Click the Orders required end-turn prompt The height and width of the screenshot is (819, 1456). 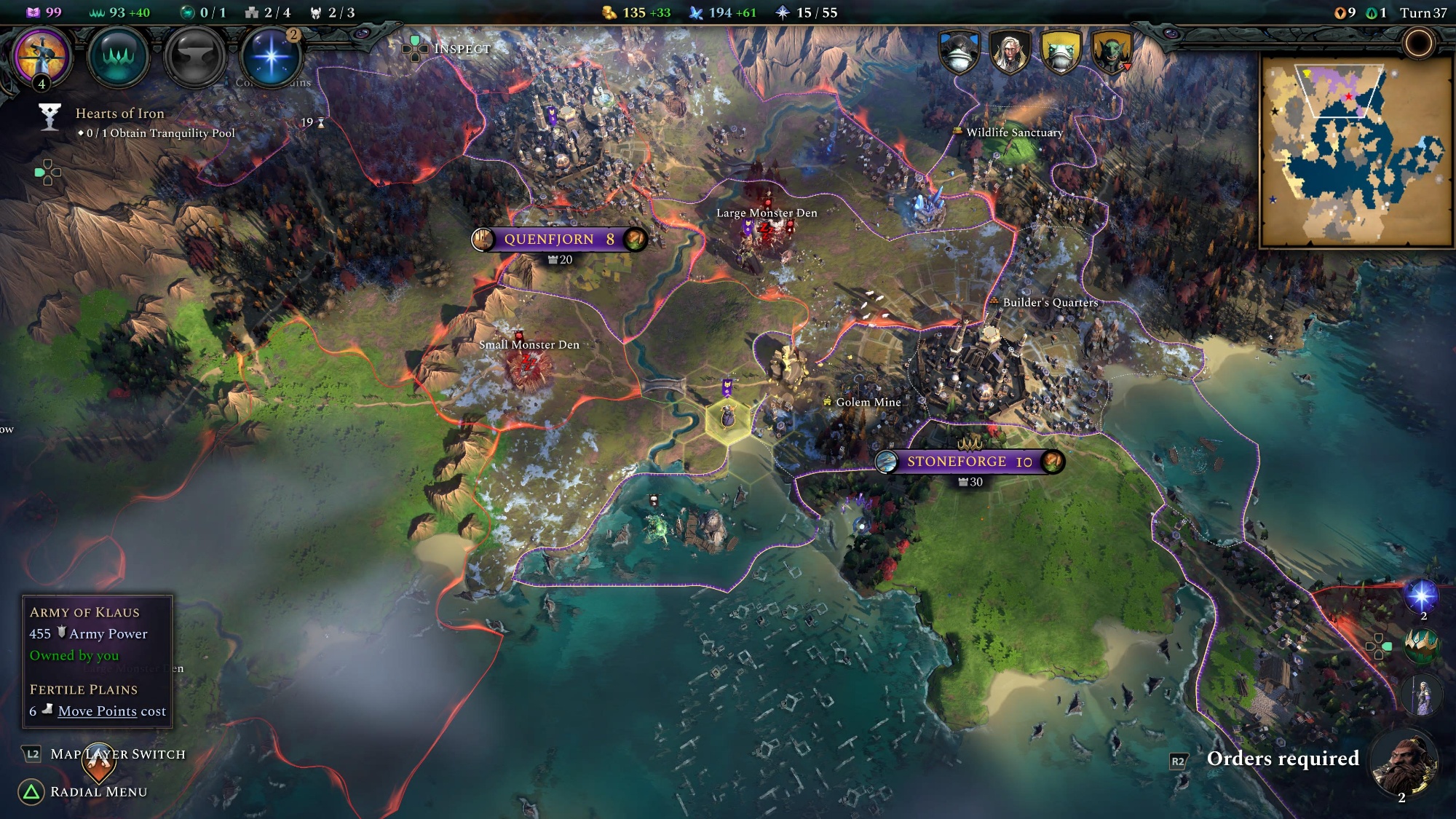click(x=1283, y=759)
